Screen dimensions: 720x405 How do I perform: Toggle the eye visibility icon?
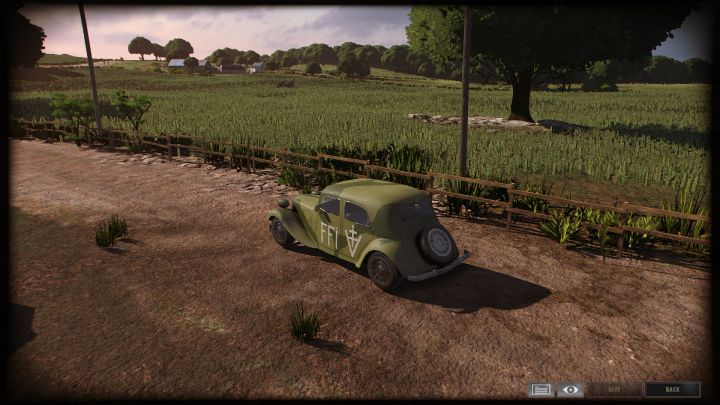(570, 390)
